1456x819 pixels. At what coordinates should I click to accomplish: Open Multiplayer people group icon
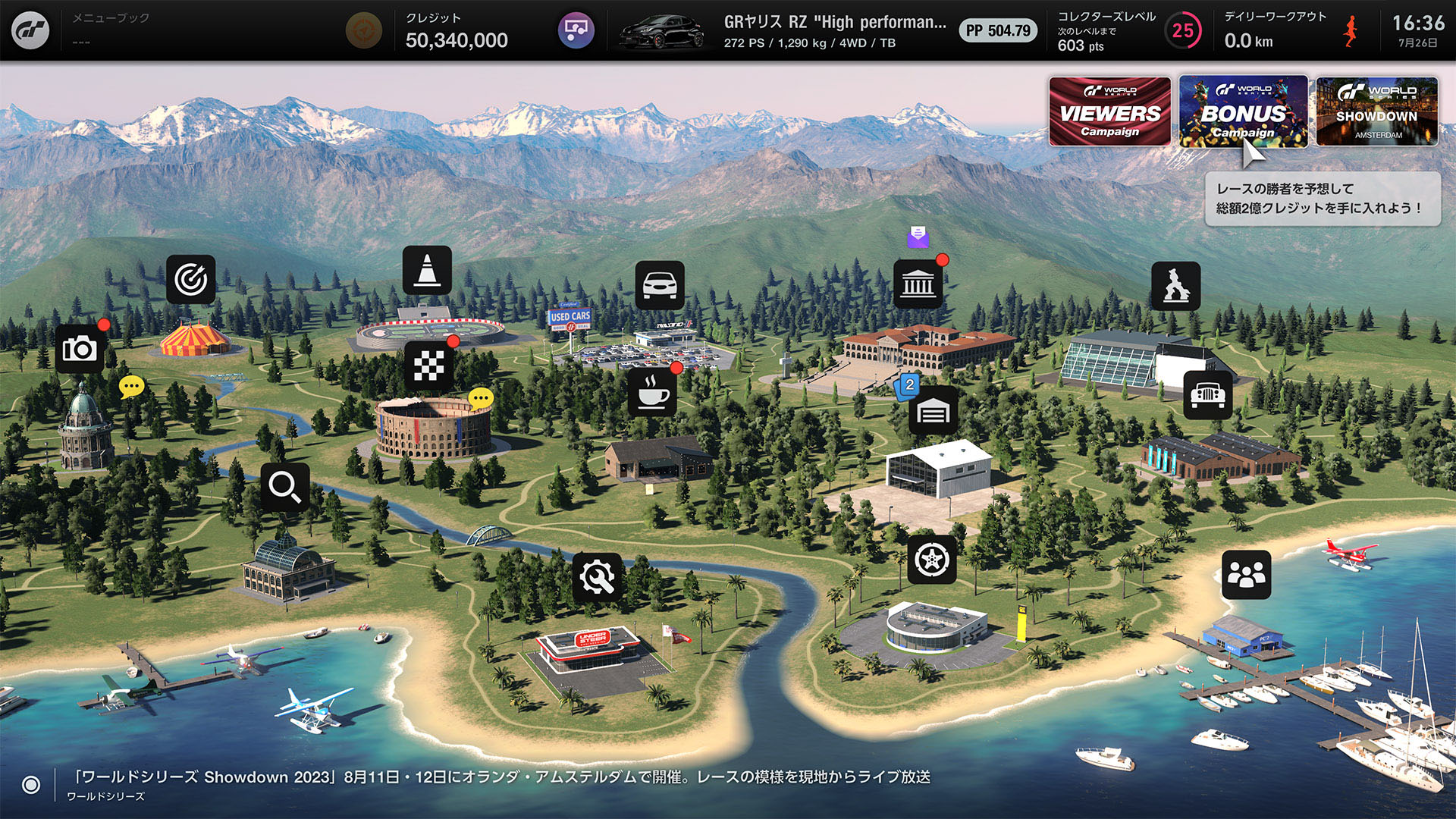click(x=1246, y=575)
